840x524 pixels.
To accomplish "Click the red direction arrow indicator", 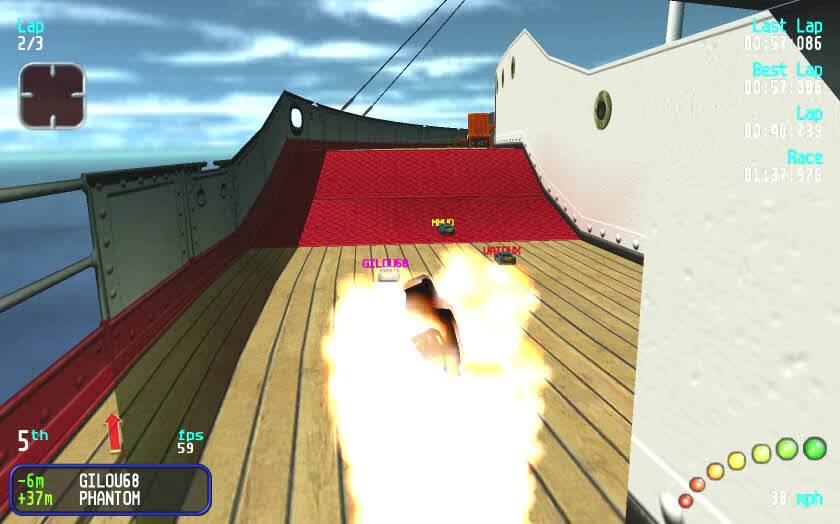I will tap(113, 432).
